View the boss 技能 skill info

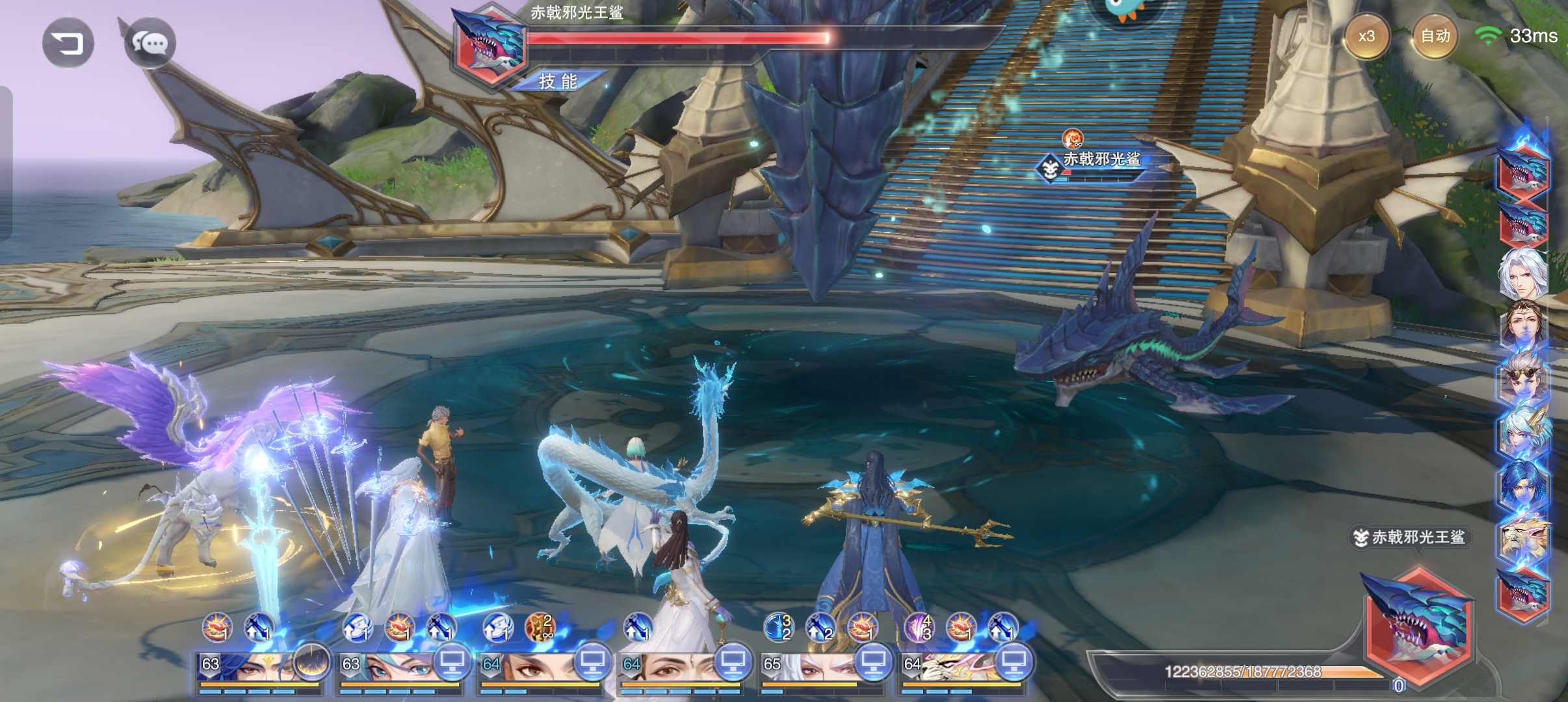558,81
